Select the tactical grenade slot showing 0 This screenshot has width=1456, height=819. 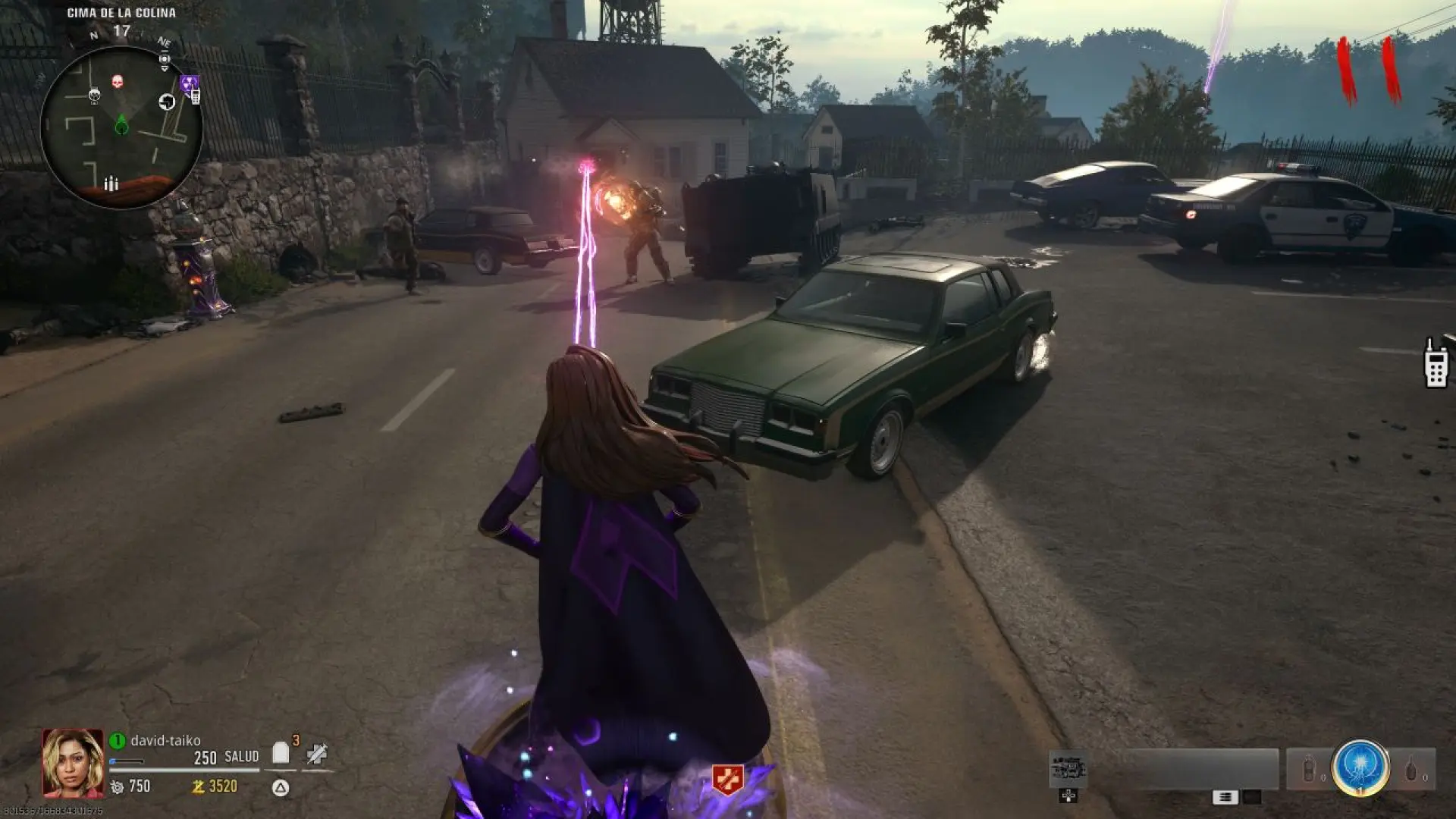[1308, 767]
